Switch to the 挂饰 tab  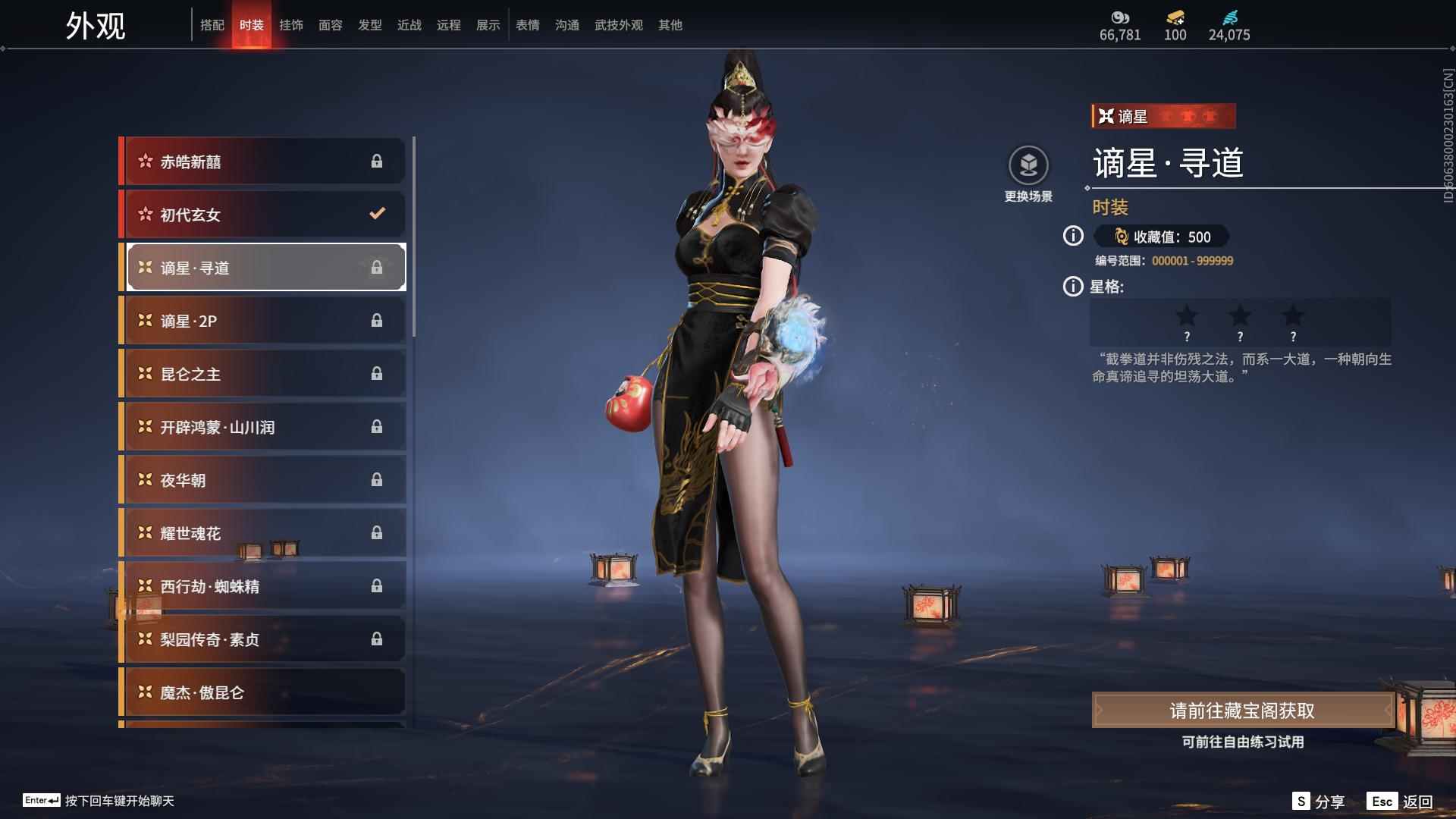[x=292, y=24]
